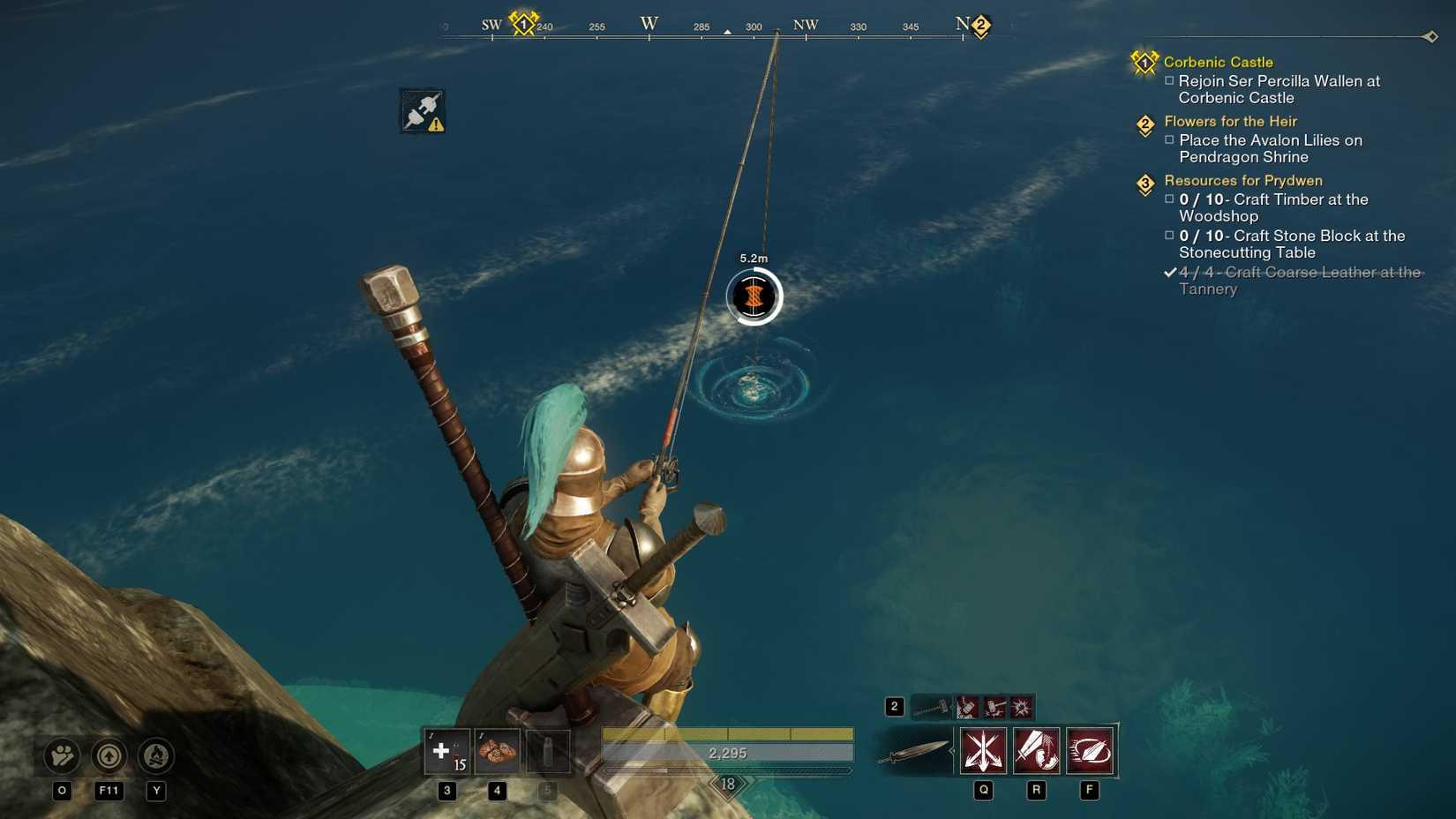The width and height of the screenshot is (1456, 819).
Task: Trigger the dash attack ability bound to F
Action: 1092,750
